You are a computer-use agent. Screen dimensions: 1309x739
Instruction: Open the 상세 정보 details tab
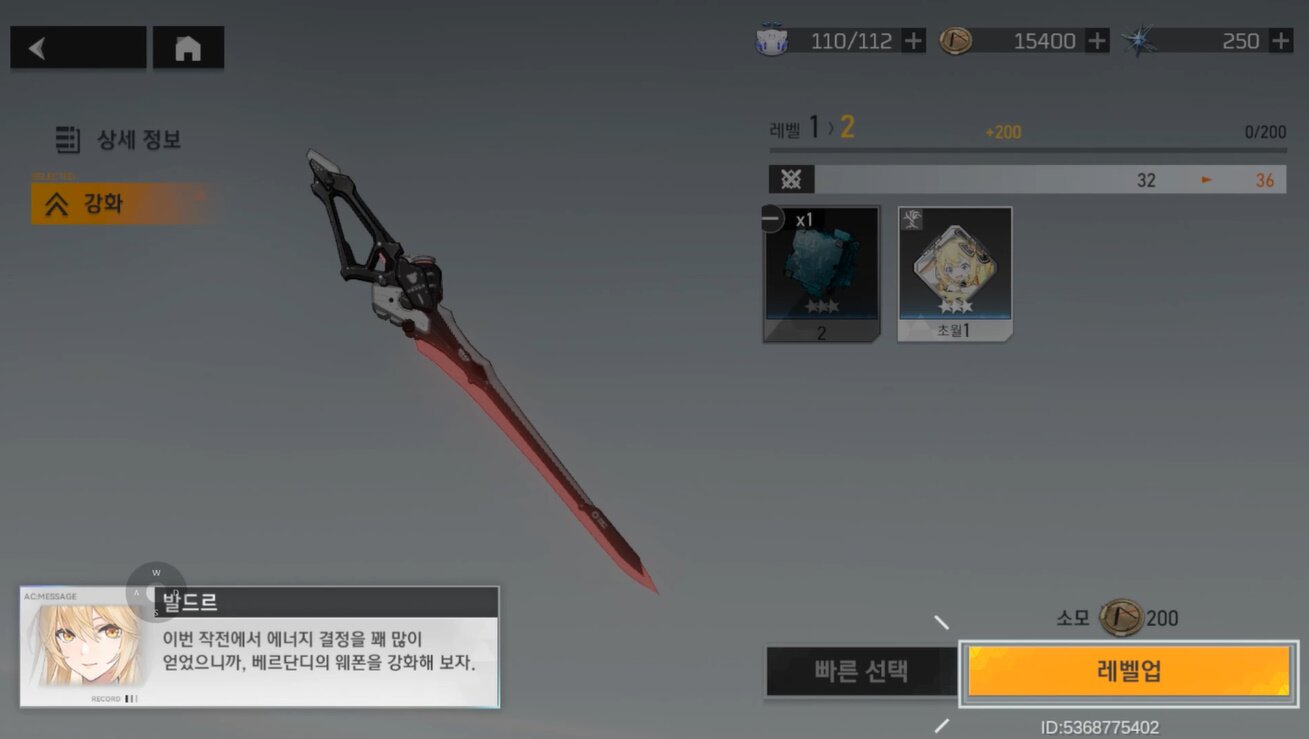click(120, 140)
